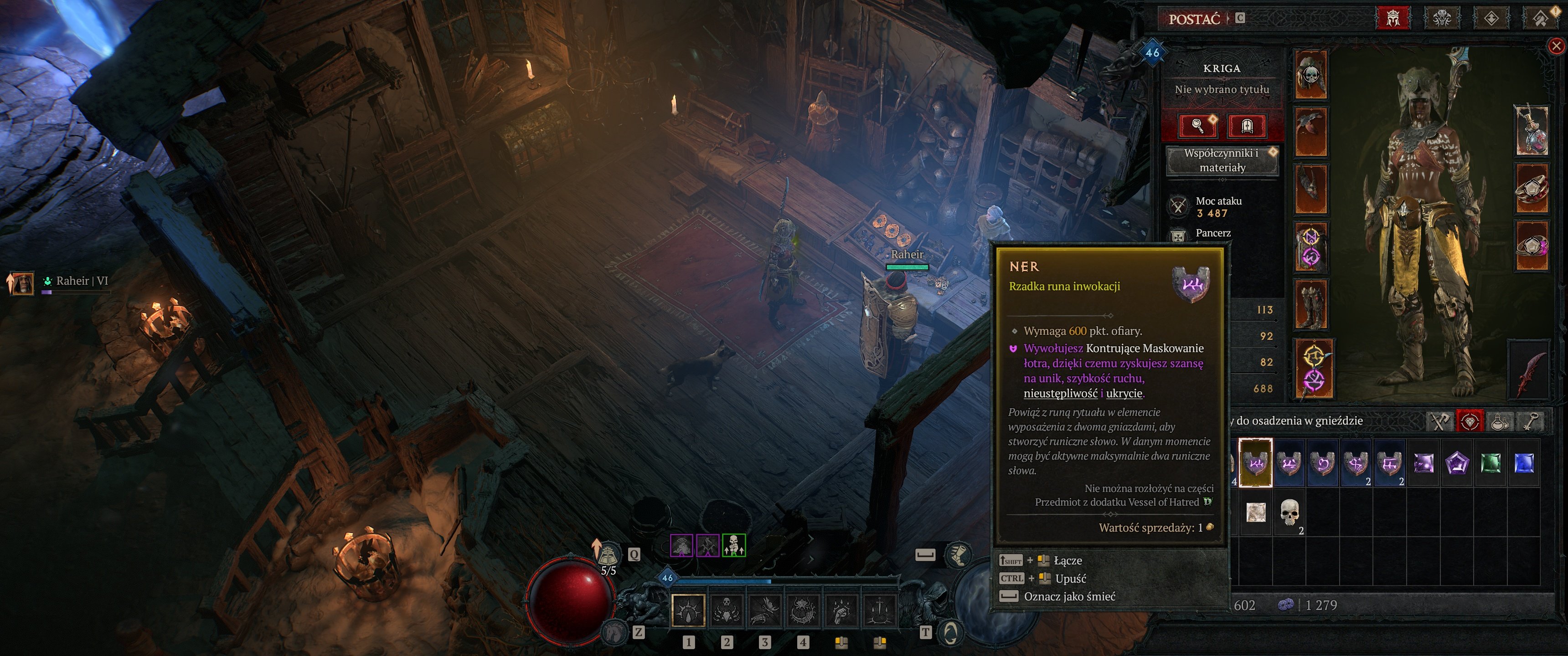The height and width of the screenshot is (656, 1568).
Task: Use the healing potion icon showing 5/5
Action: point(607,555)
